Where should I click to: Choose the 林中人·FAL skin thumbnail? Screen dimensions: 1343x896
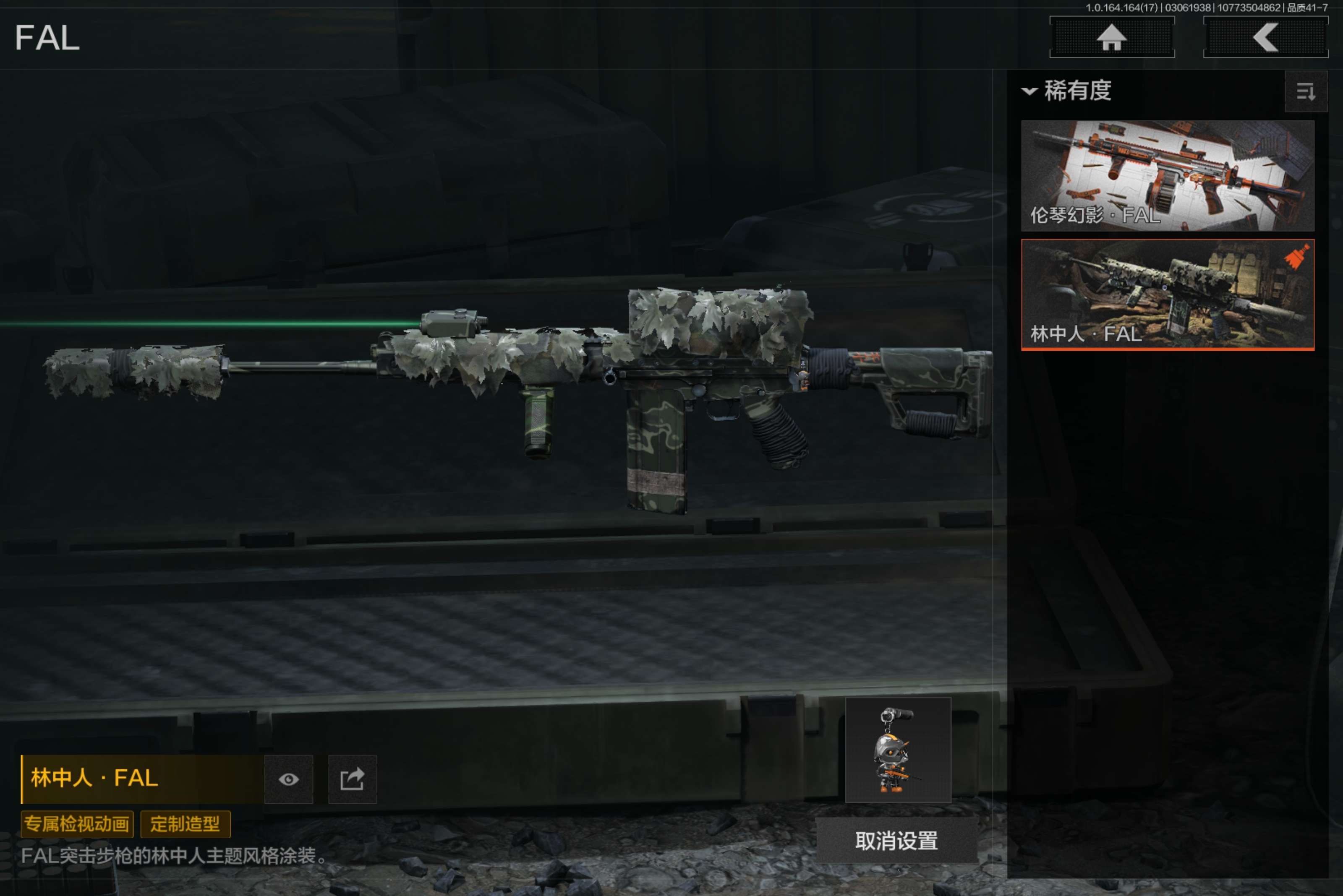(1167, 294)
